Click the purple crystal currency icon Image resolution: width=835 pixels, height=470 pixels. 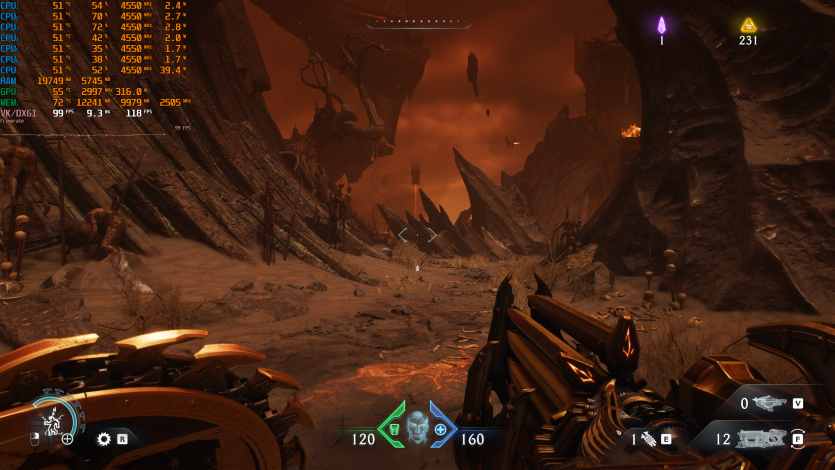[661, 25]
